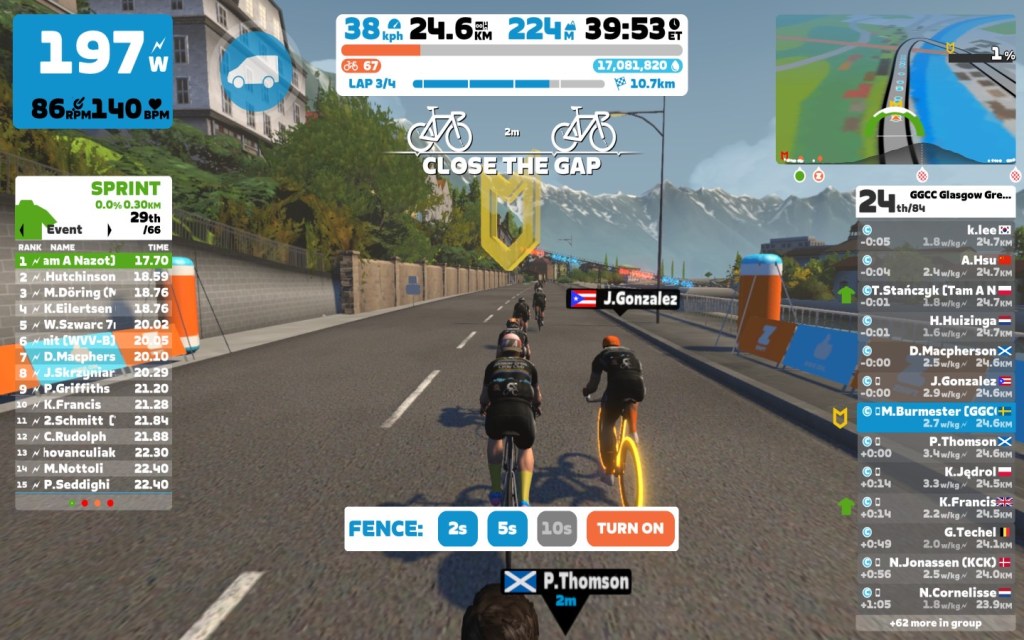1024x640 pixels.
Task: Select K.Eilertsen in sprint rankings
Action: tap(93, 308)
